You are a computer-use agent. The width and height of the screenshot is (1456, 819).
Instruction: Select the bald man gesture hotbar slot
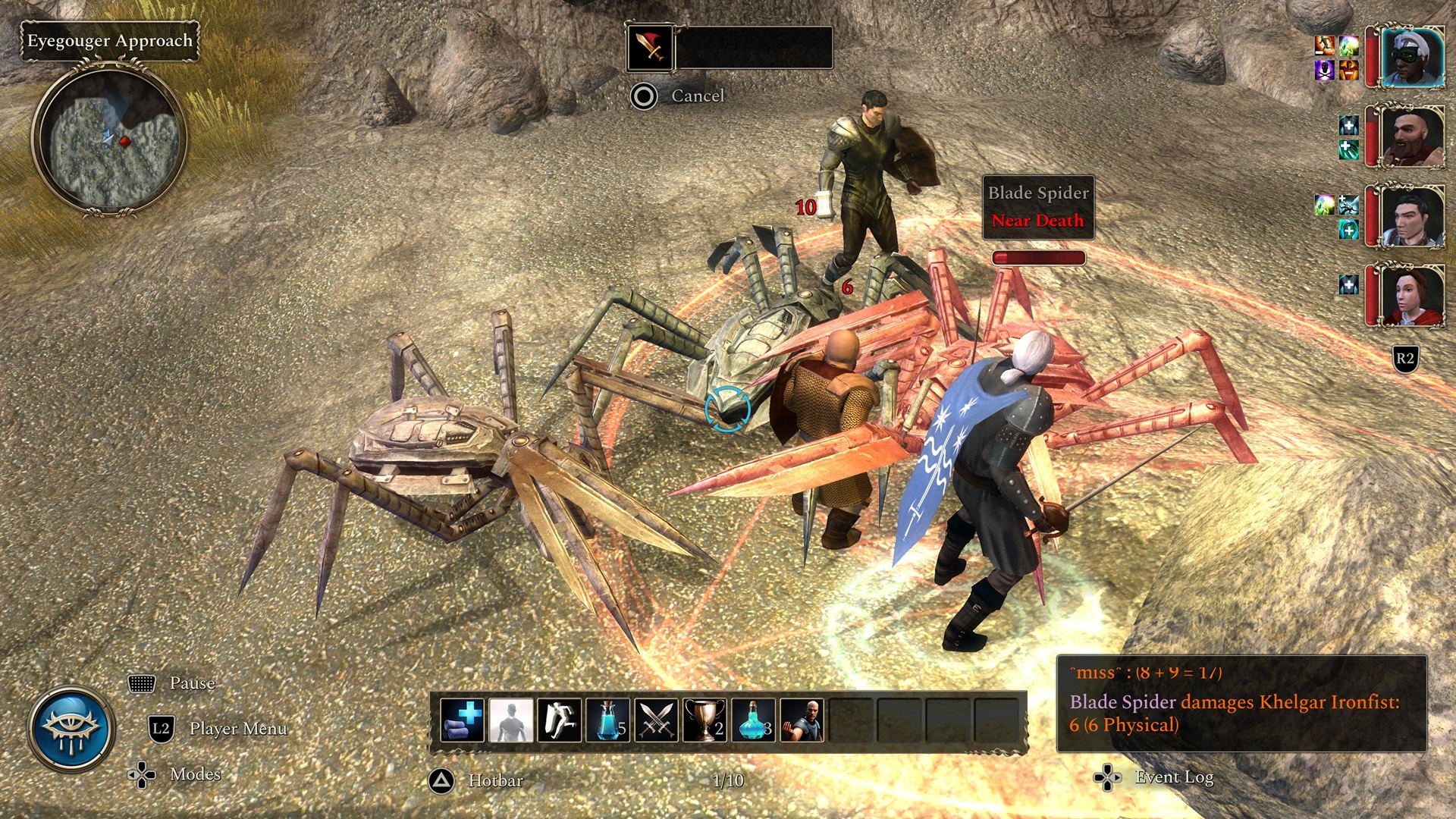[802, 720]
